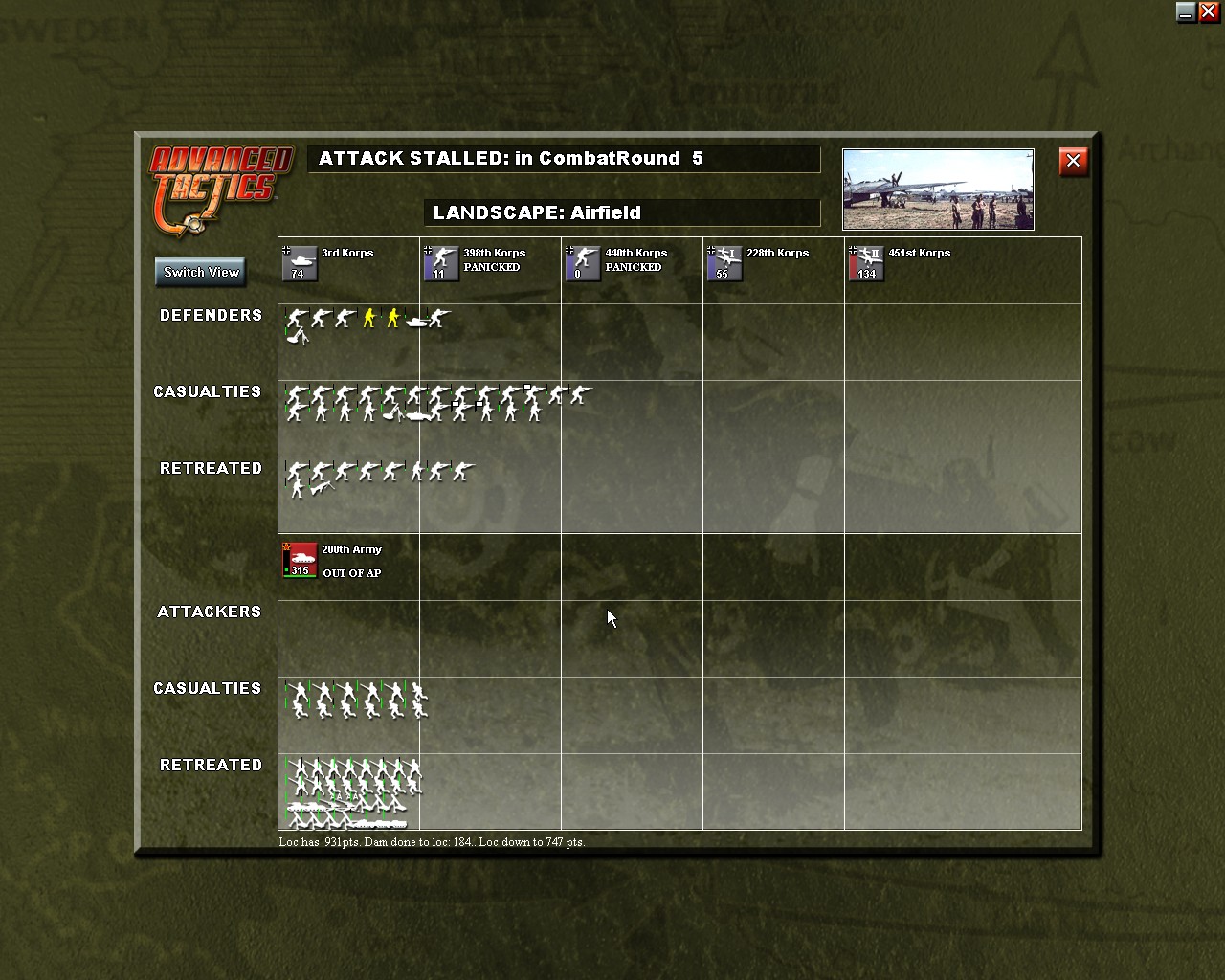Image resolution: width=1225 pixels, height=980 pixels.
Task: Click the destroyed tank in defender CASUALTIES row
Action: point(419,414)
